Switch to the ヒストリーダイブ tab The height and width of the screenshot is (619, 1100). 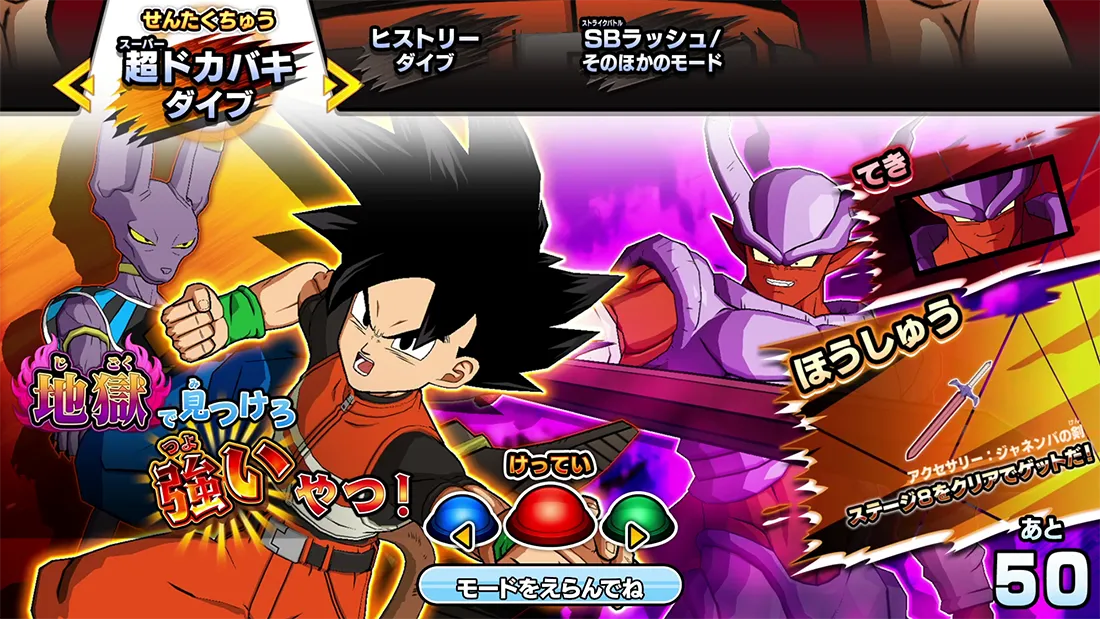tap(425, 50)
